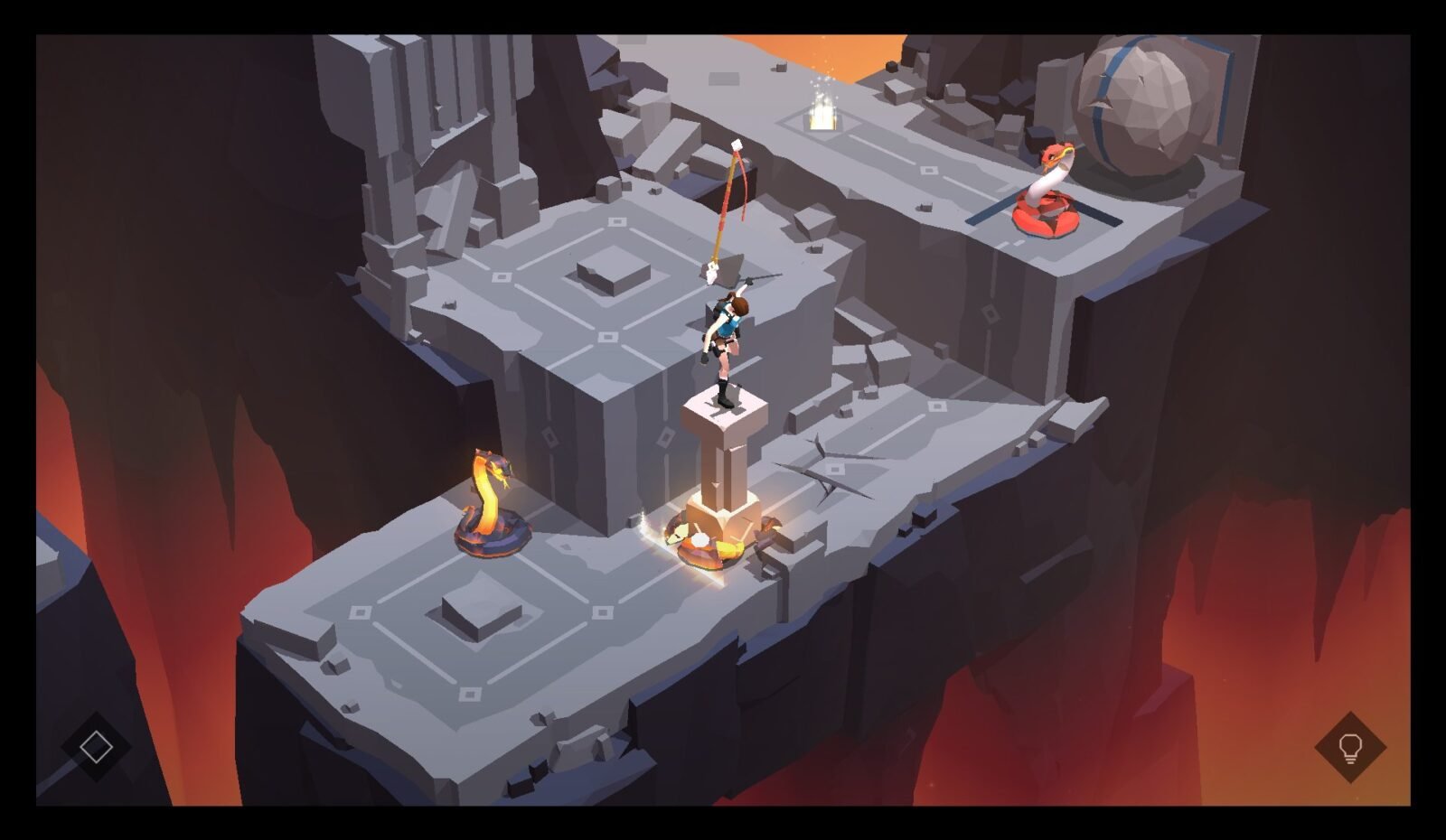The width and height of the screenshot is (1446, 840).
Task: Show a hint with the lightbulb button
Action: [1349, 747]
